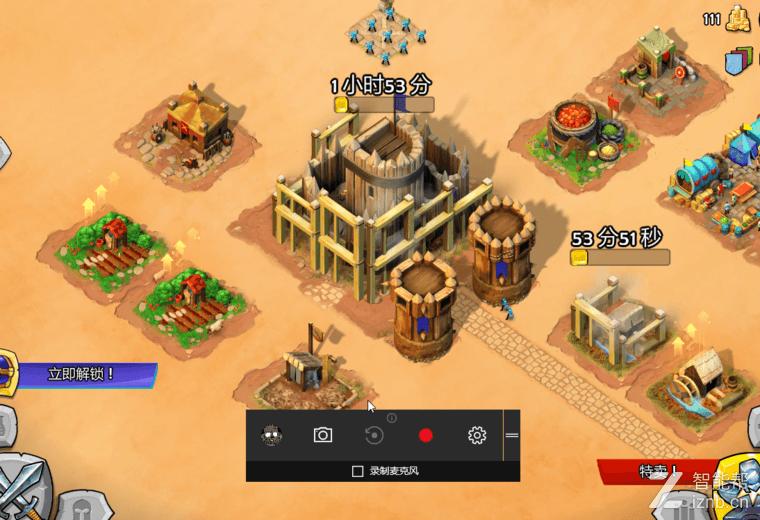The height and width of the screenshot is (520, 760).
Task: Start recording with the red record button
Action: coord(426,435)
